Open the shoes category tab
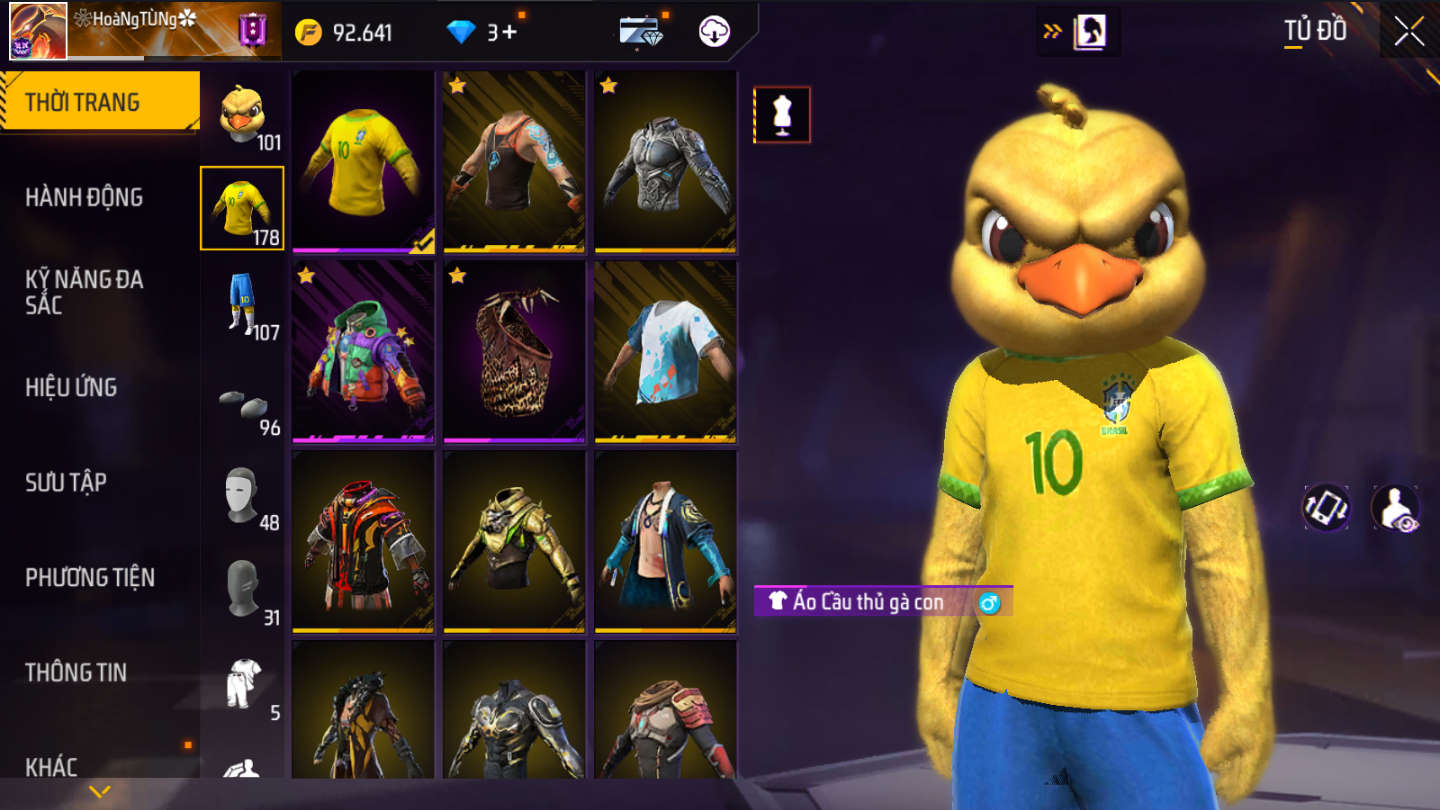1440x810 pixels. 242,403
